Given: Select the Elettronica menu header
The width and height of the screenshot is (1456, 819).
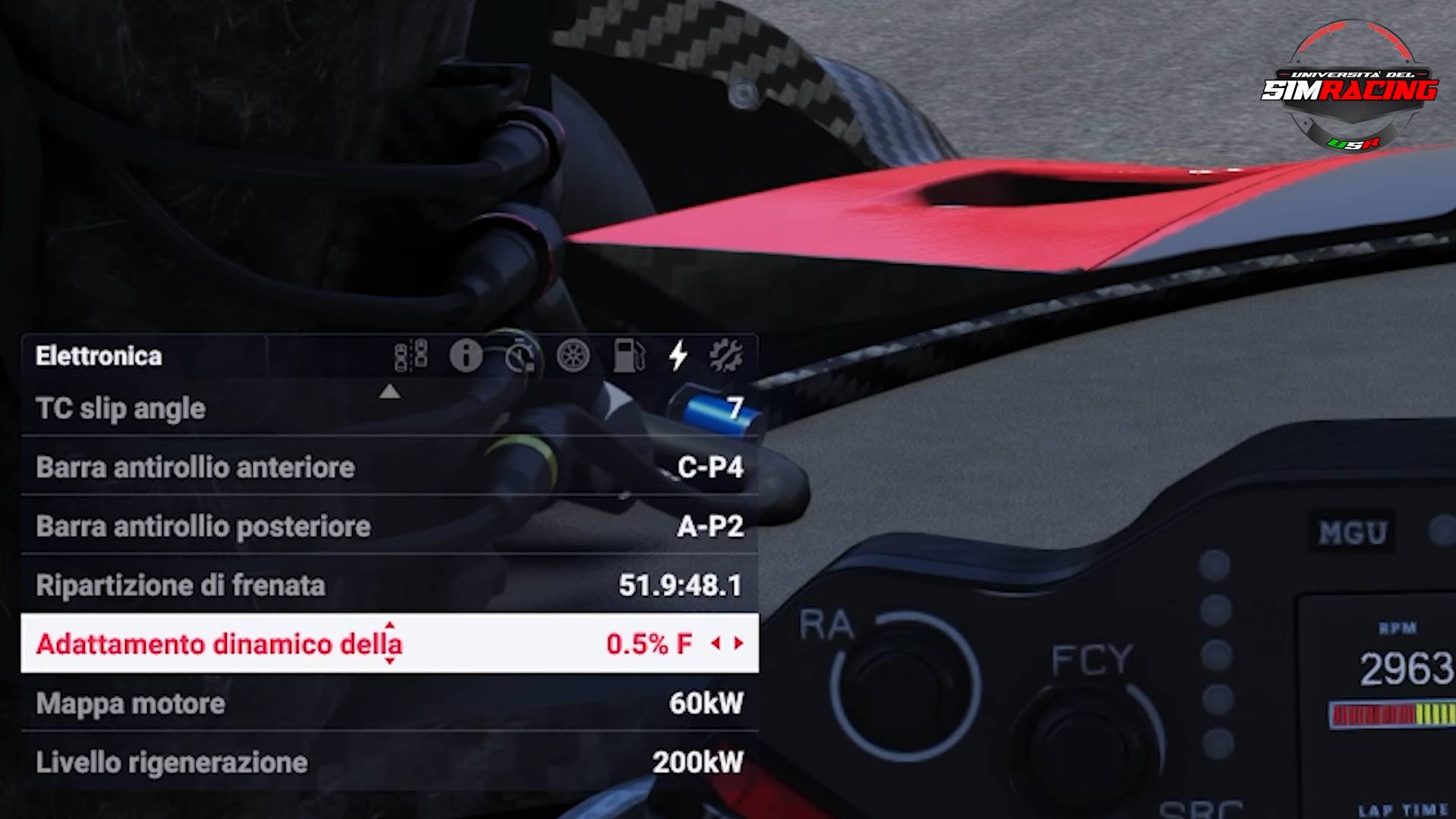Looking at the screenshot, I should click(98, 355).
